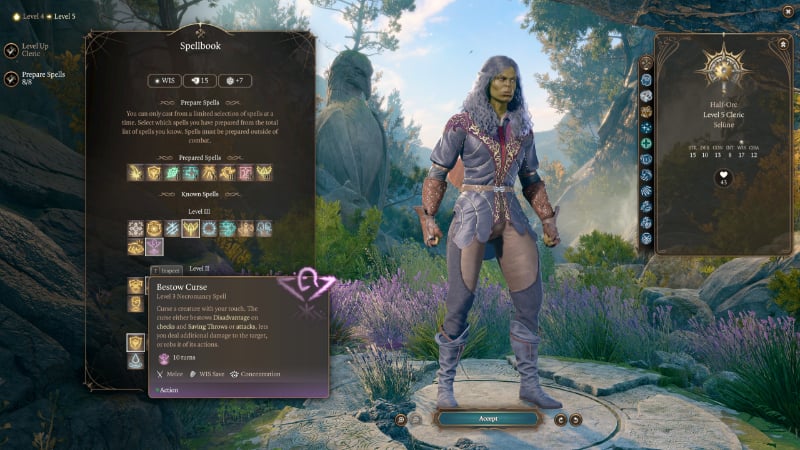800x450 pixels.
Task: Click the first prepared spell icon
Action: point(135,172)
